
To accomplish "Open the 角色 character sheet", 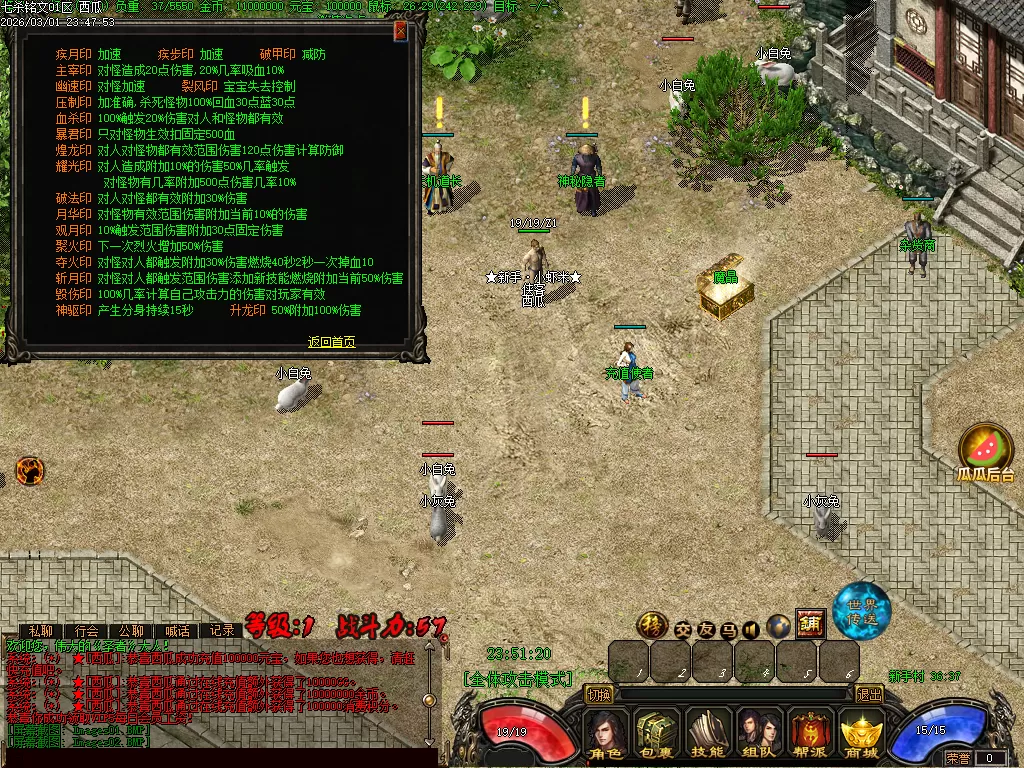I will tap(605, 735).
